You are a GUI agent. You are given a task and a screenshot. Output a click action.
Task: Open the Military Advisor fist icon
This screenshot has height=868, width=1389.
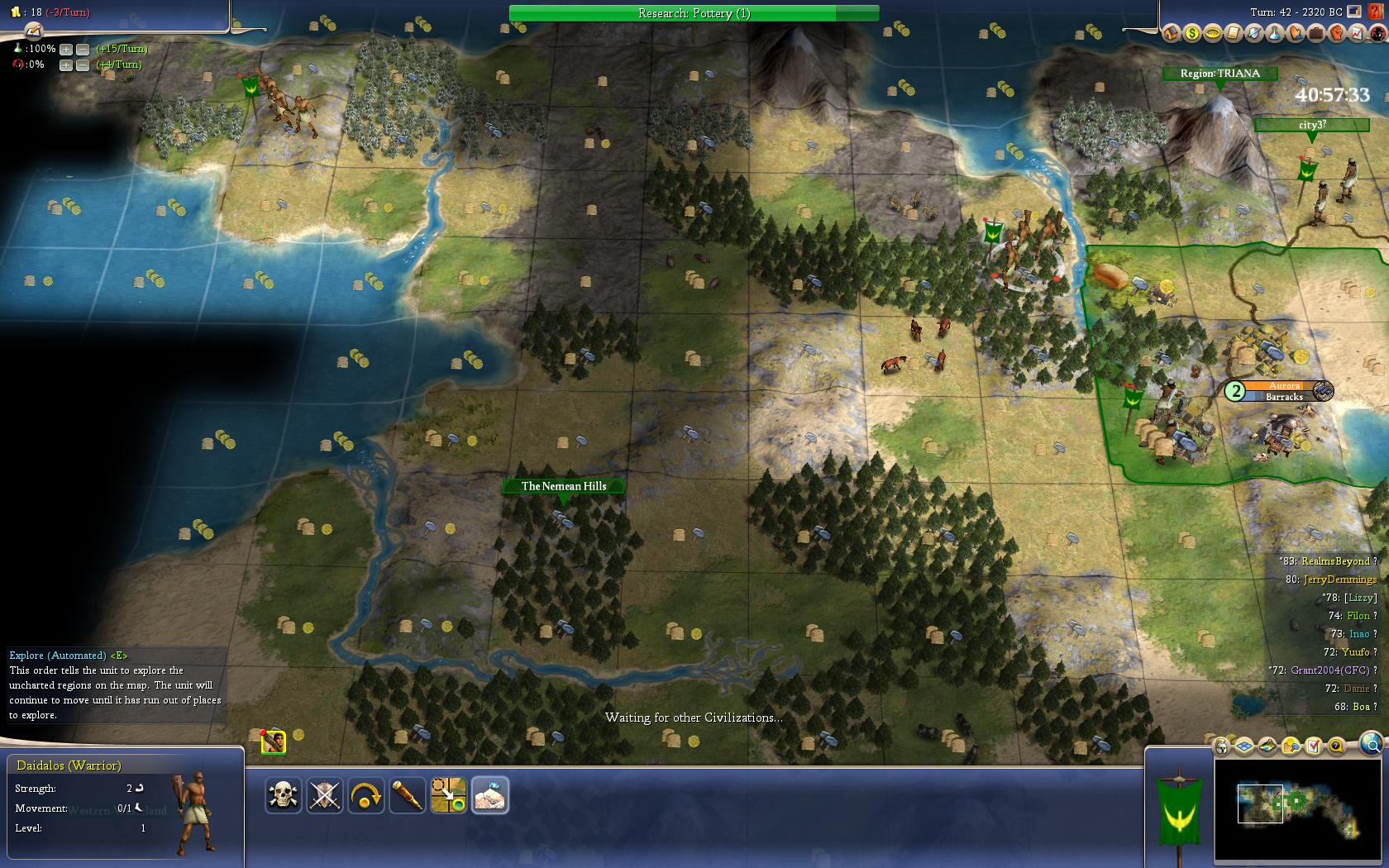click(x=1336, y=34)
